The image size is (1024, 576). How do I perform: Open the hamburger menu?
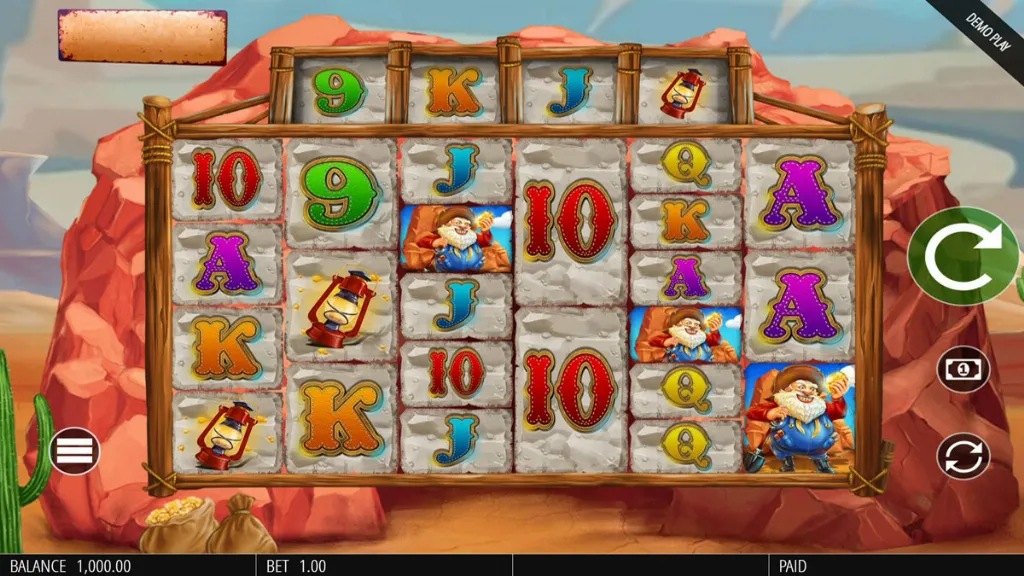click(x=75, y=451)
